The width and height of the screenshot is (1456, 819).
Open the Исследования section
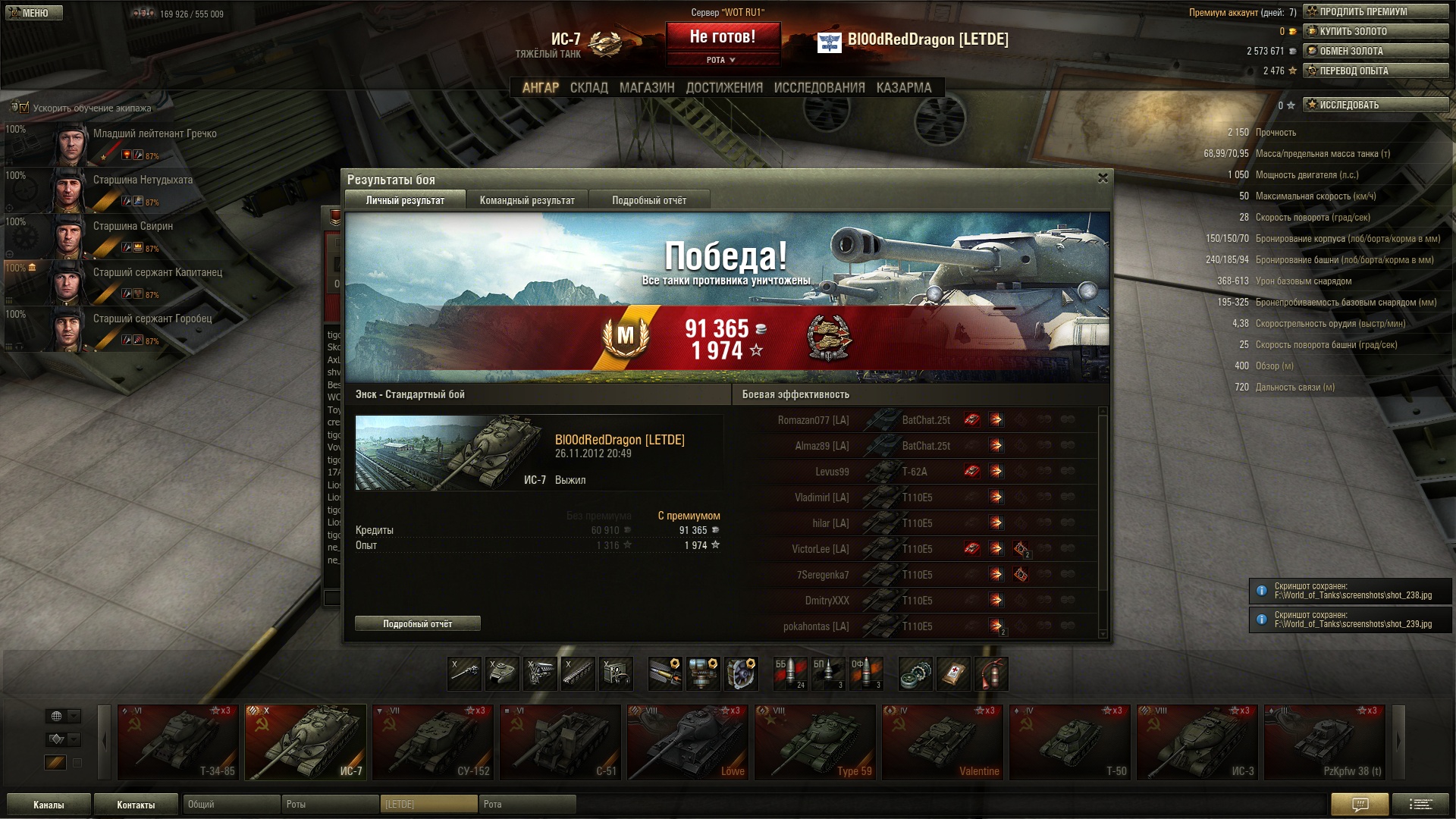coord(819,88)
